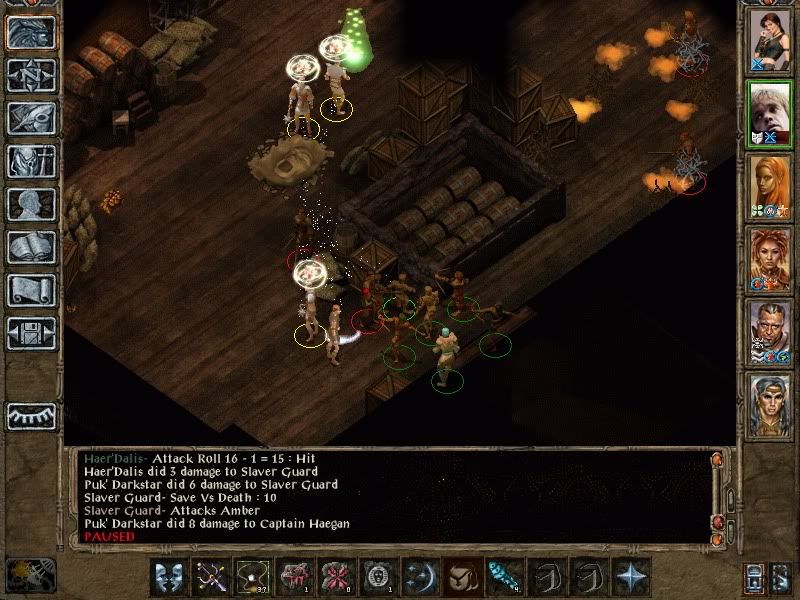The height and width of the screenshot is (600, 800).
Task: Select the white-haired character portrait
Action: click(769, 112)
